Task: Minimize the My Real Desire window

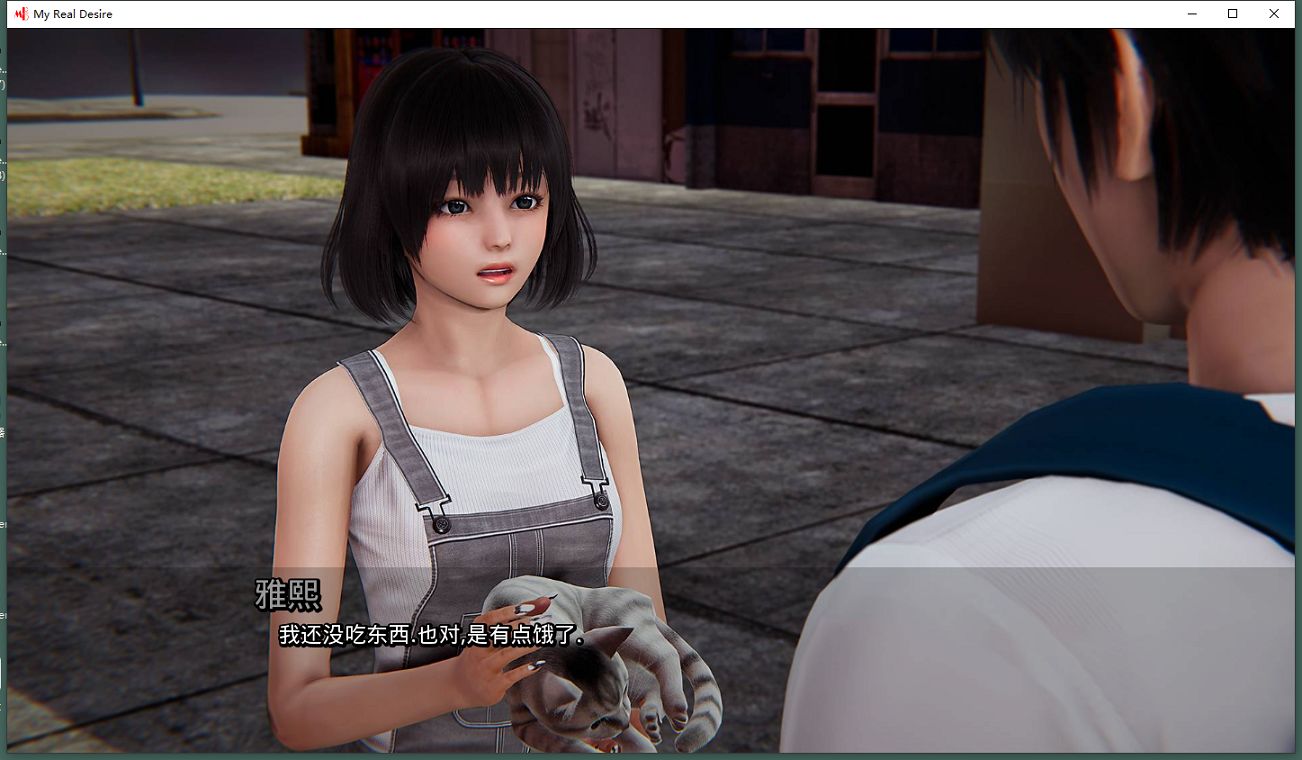Action: (x=1192, y=13)
